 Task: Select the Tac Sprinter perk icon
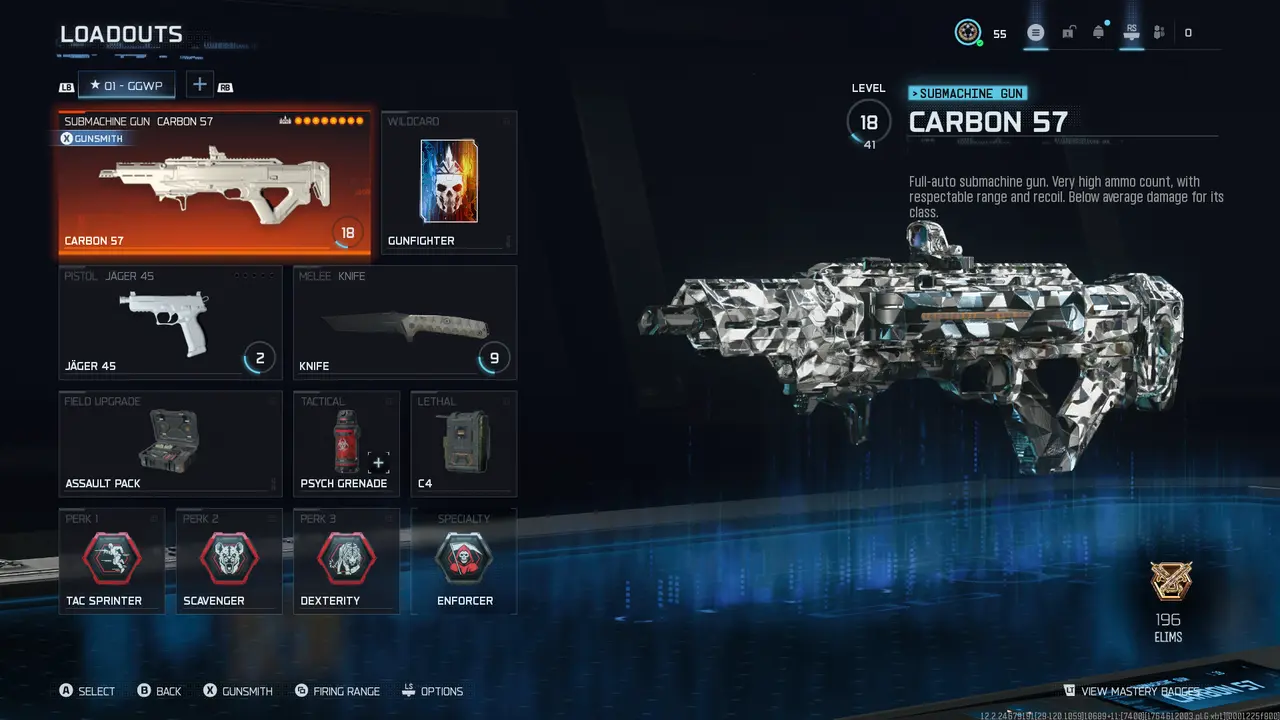tap(112, 560)
